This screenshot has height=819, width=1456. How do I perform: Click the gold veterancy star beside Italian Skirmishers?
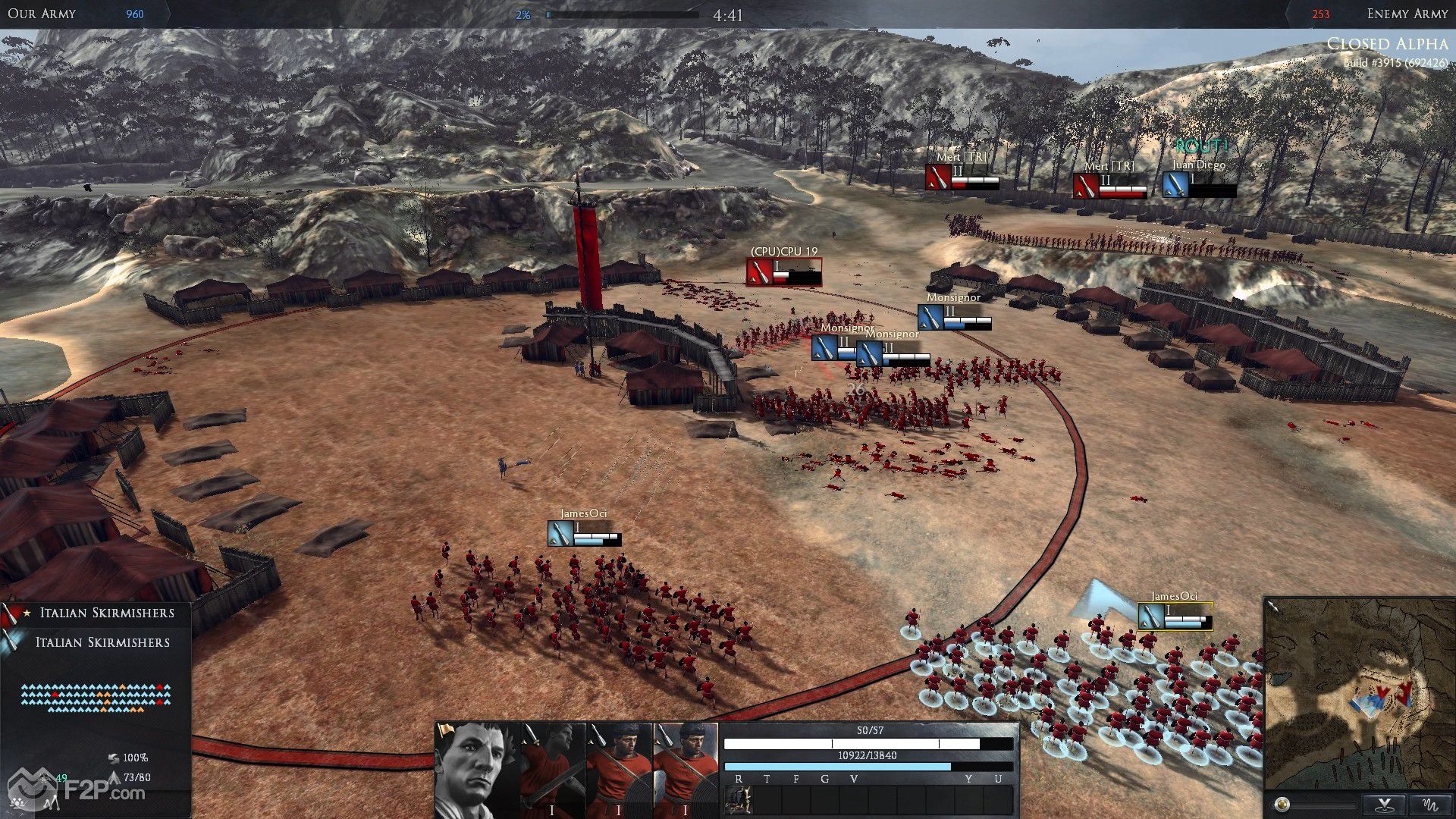(27, 613)
